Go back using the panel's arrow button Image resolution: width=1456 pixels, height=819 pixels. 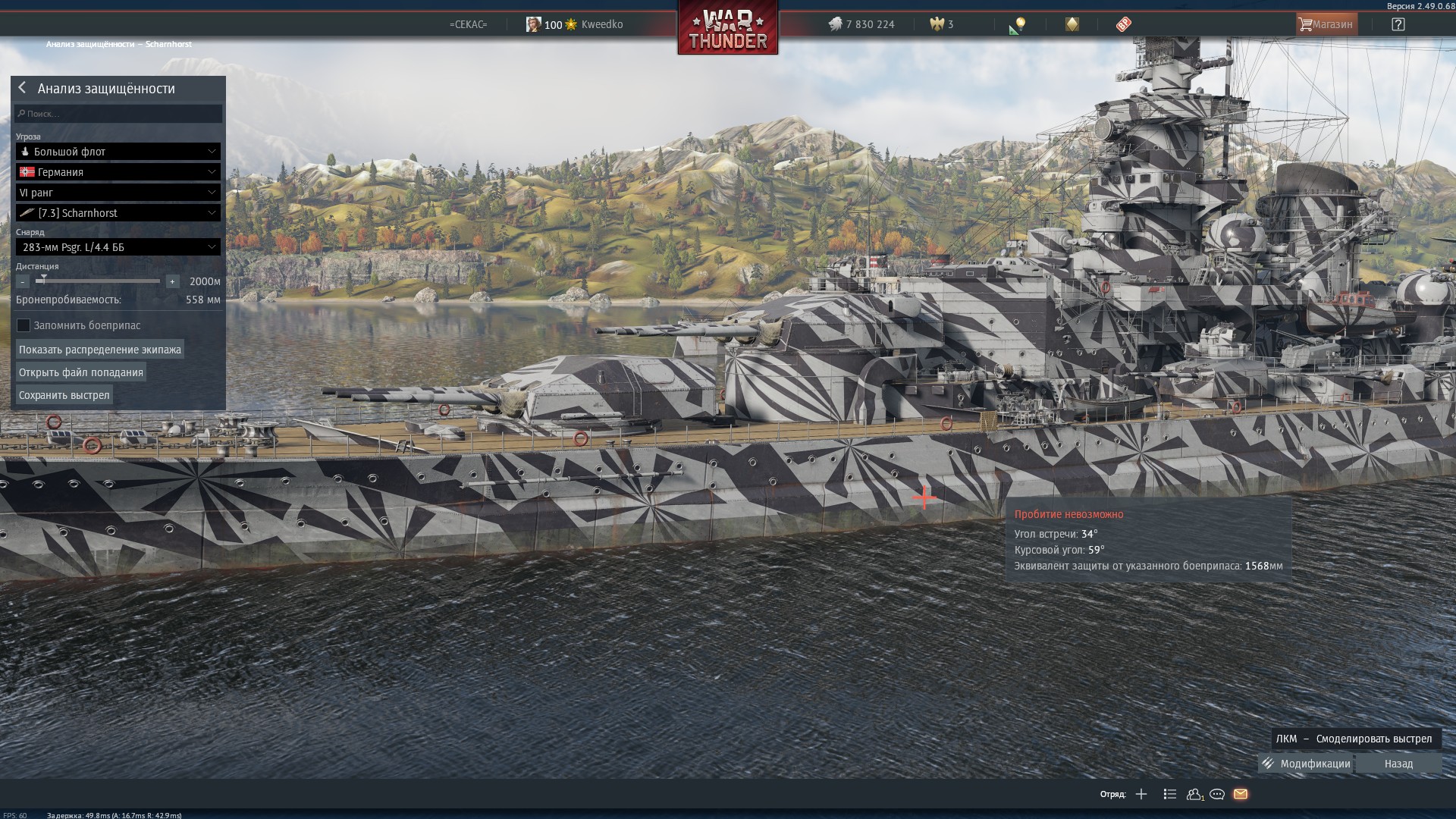point(22,88)
